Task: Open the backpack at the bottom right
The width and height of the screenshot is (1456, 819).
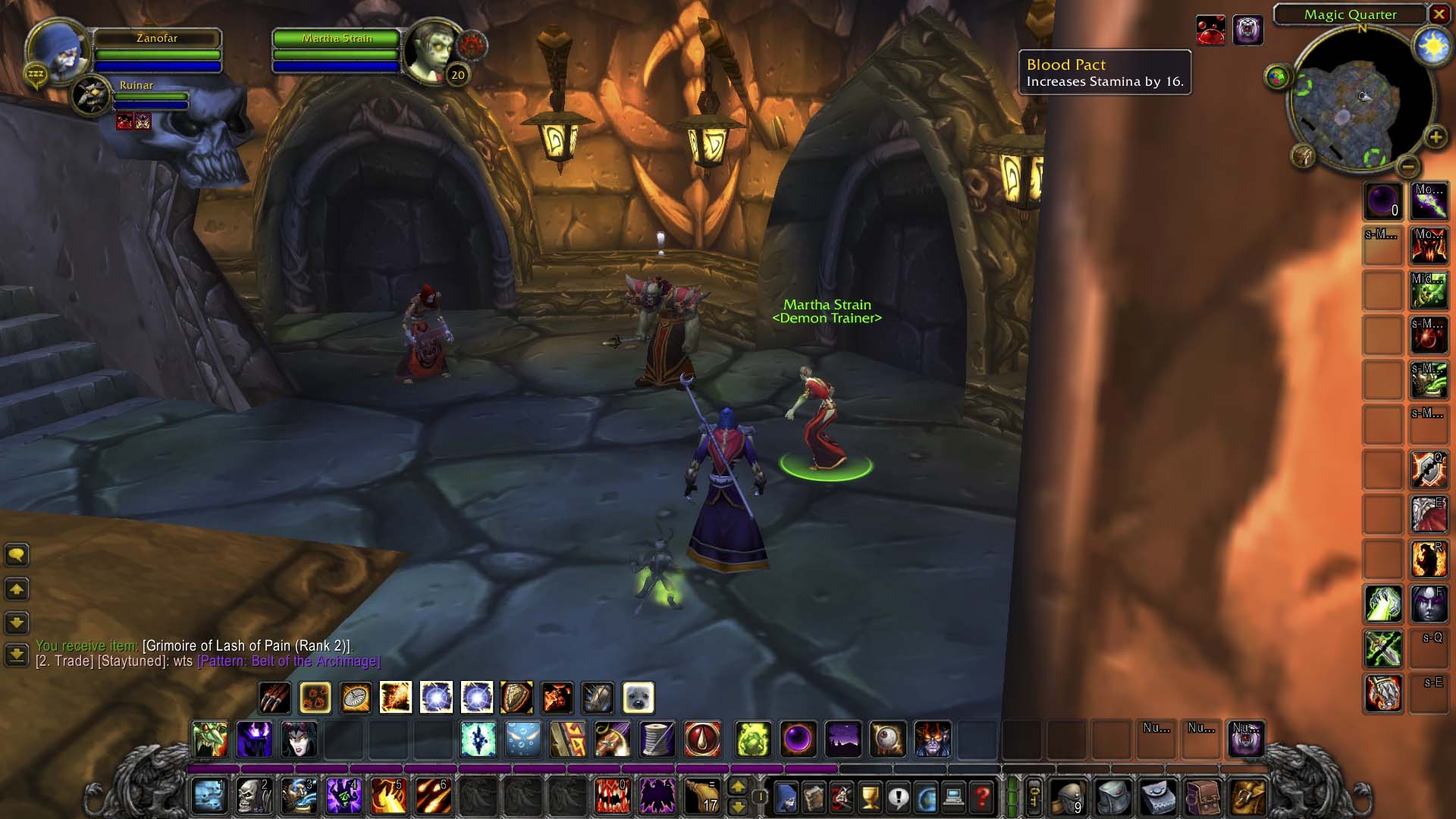Action: (x=1247, y=796)
